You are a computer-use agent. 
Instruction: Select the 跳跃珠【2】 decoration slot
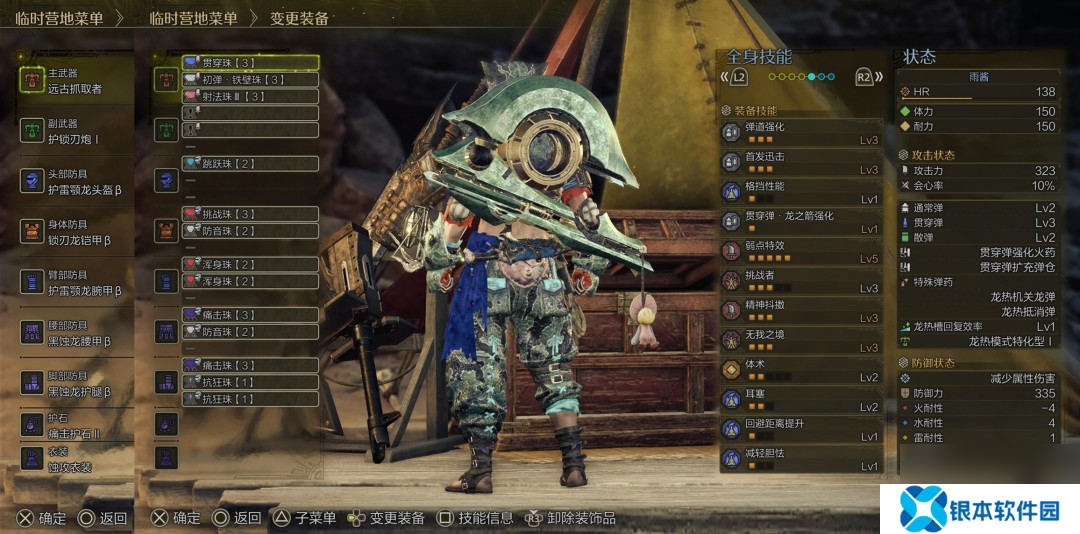pos(250,163)
